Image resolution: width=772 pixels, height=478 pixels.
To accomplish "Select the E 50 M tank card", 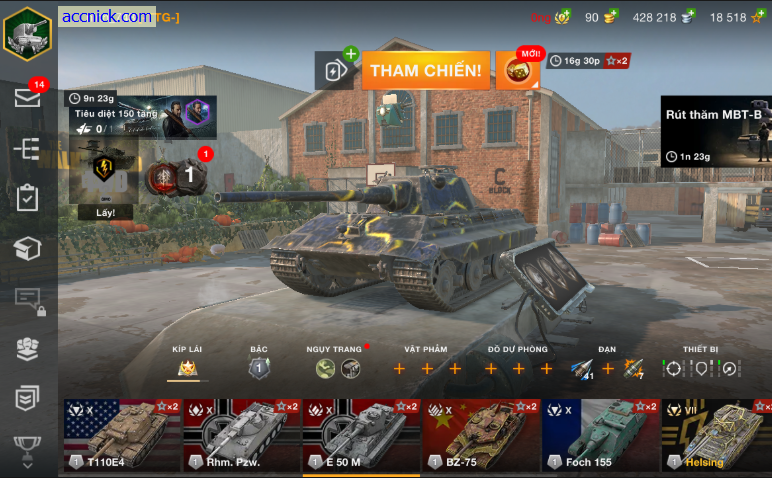I will (361, 435).
